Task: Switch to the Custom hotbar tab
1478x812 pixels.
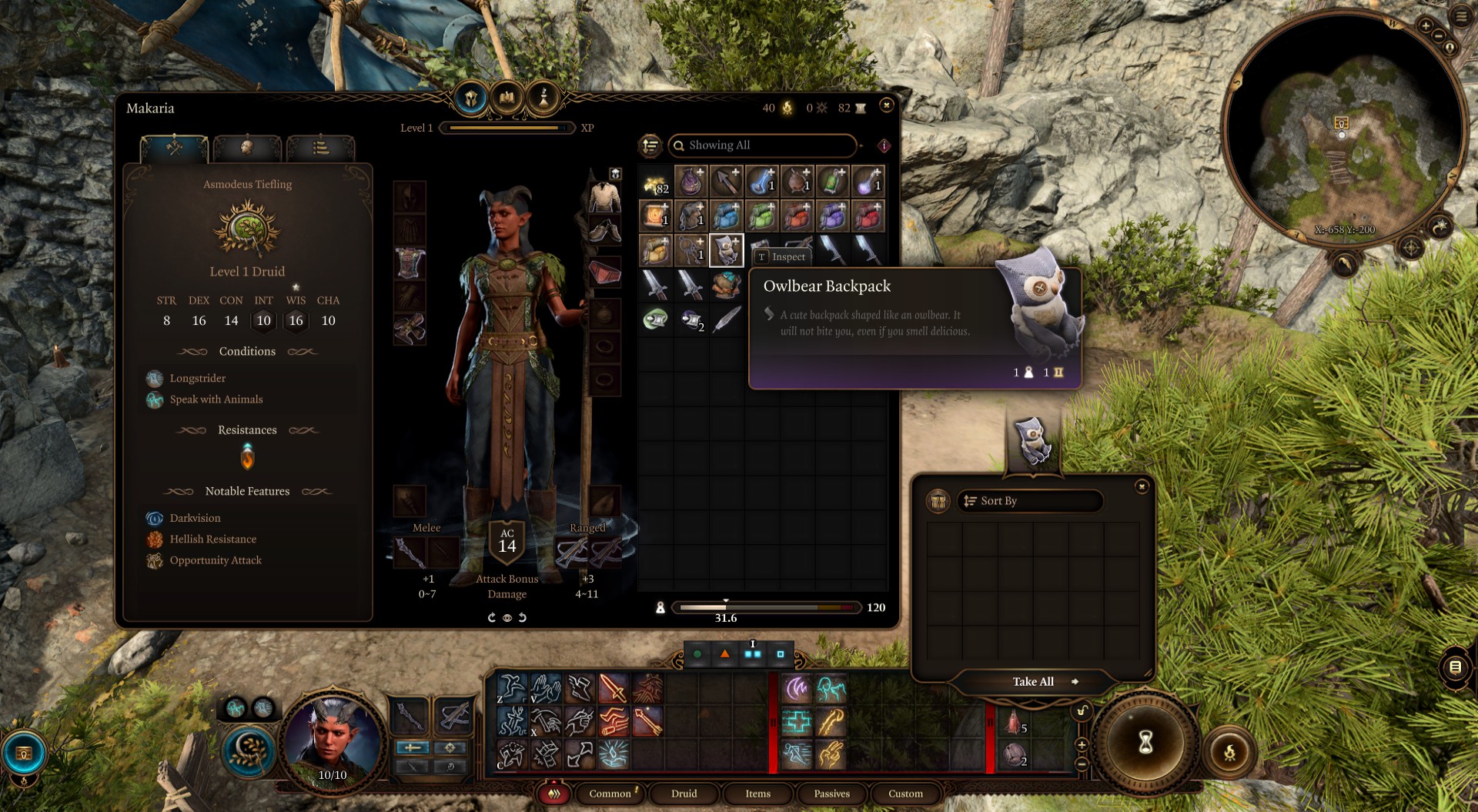Action: click(905, 794)
